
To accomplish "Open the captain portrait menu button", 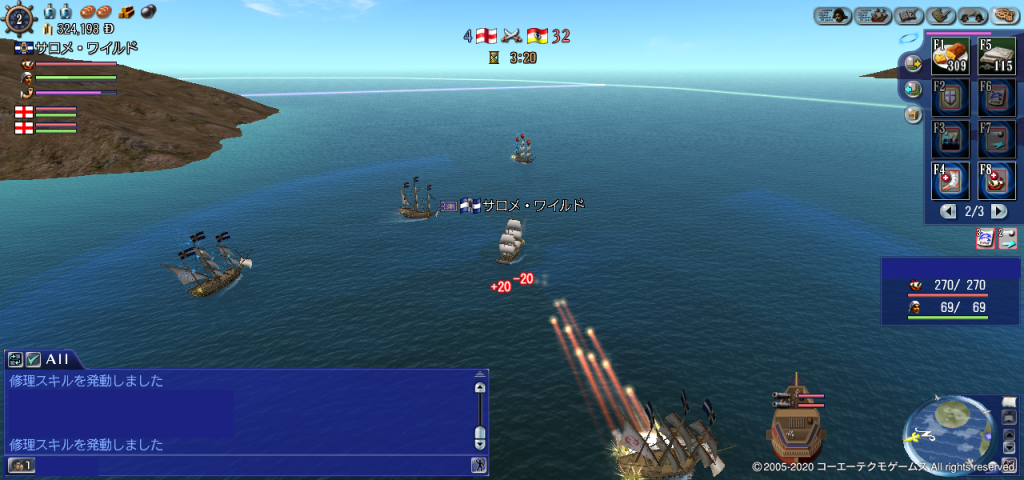I will pyautogui.click(x=832, y=15).
